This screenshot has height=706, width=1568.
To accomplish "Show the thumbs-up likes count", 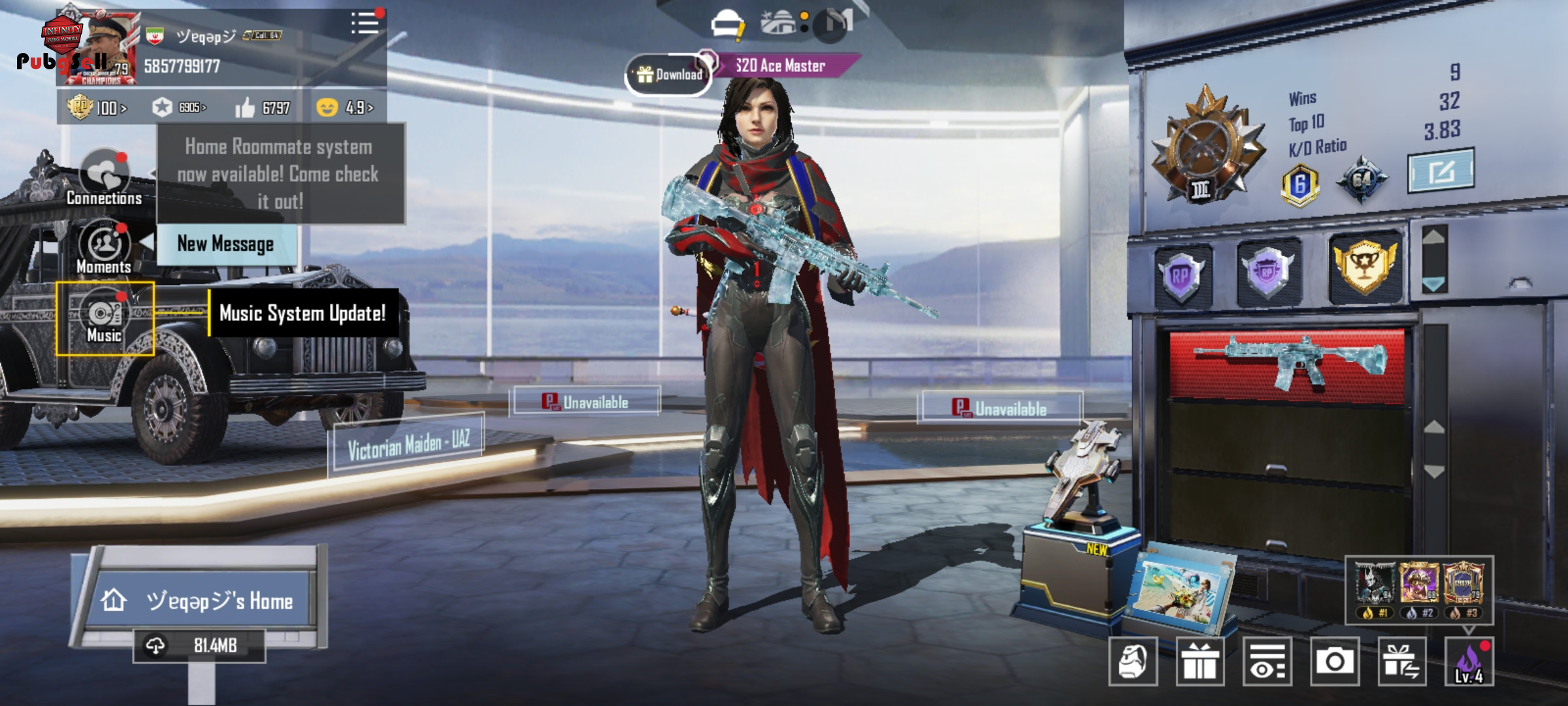I will 263,108.
